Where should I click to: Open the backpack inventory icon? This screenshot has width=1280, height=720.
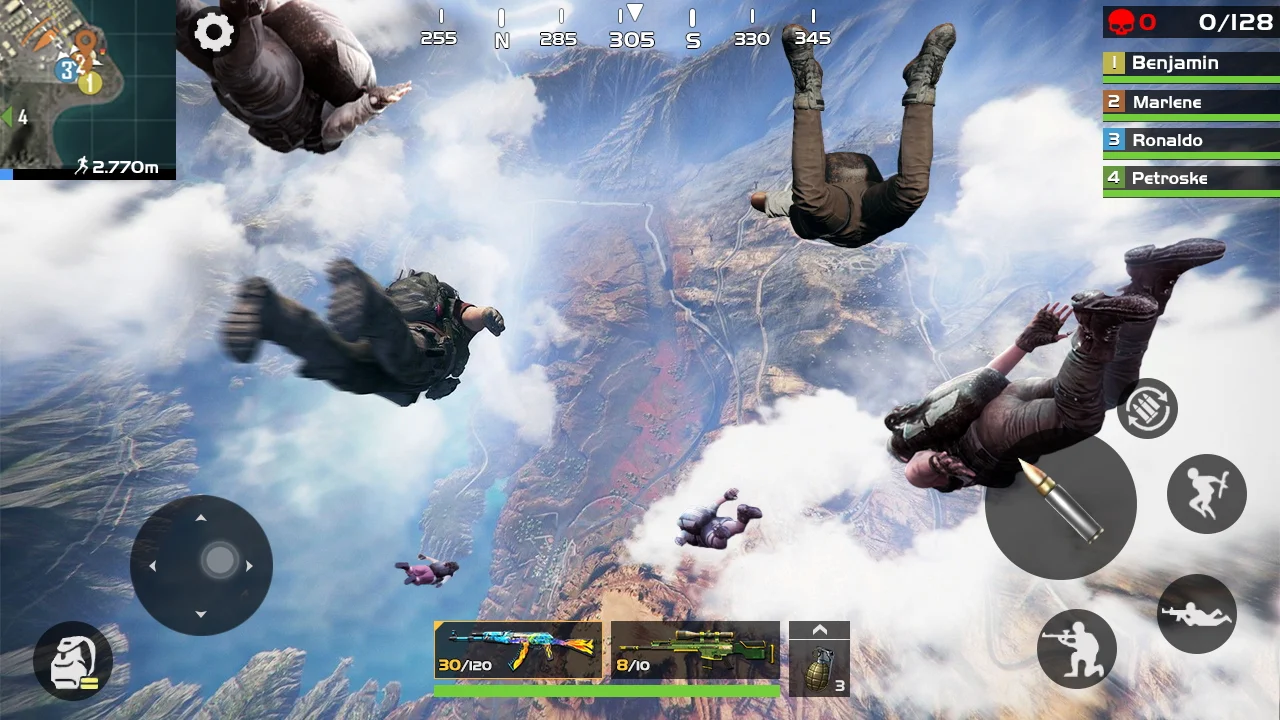pyautogui.click(x=71, y=659)
